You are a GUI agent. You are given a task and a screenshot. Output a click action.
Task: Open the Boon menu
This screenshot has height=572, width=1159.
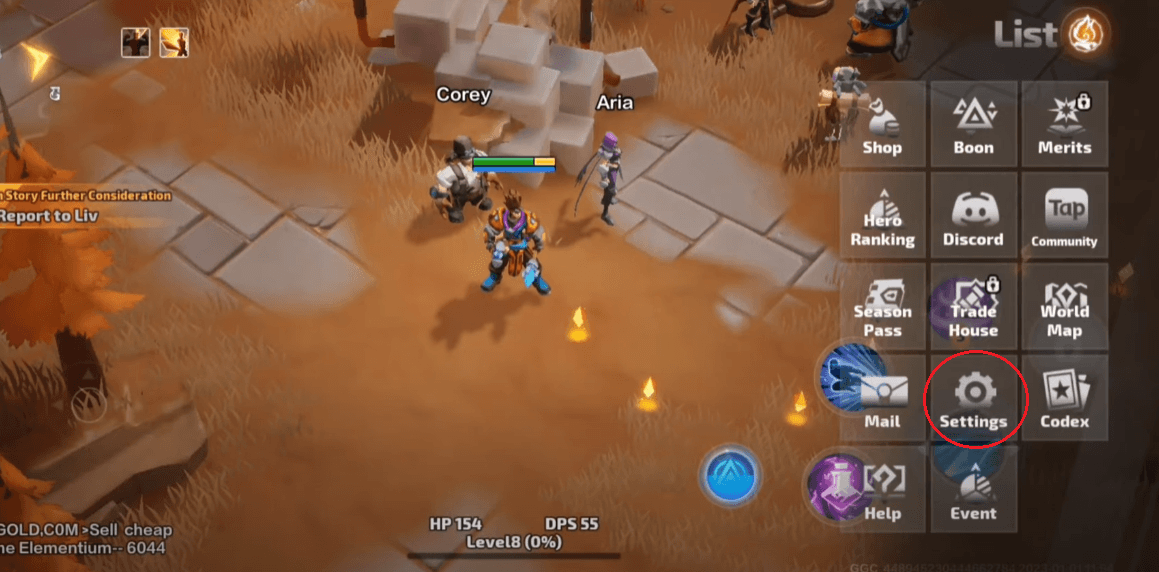(x=973, y=125)
